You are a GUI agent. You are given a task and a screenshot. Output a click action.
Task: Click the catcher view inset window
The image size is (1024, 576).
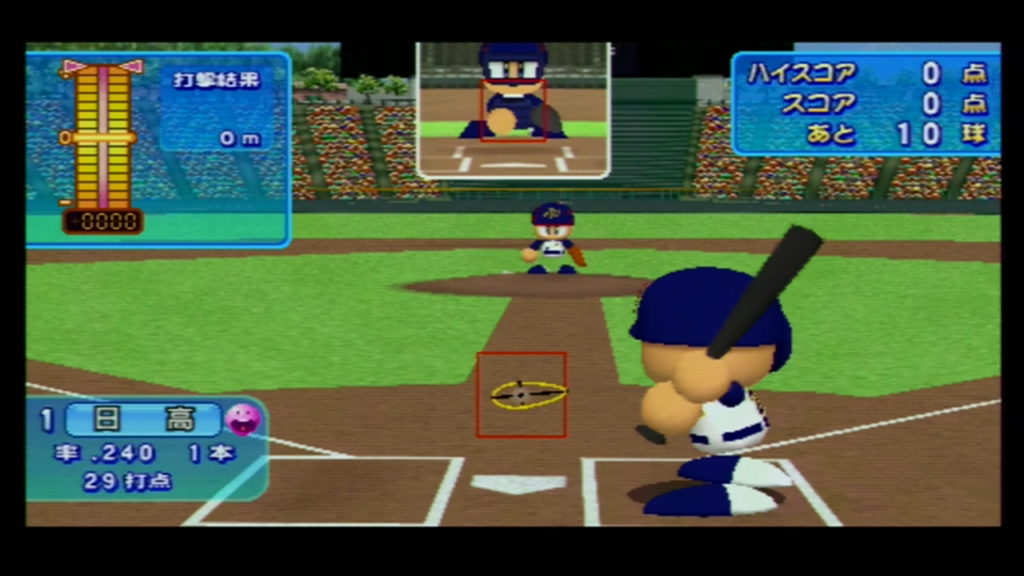512,109
